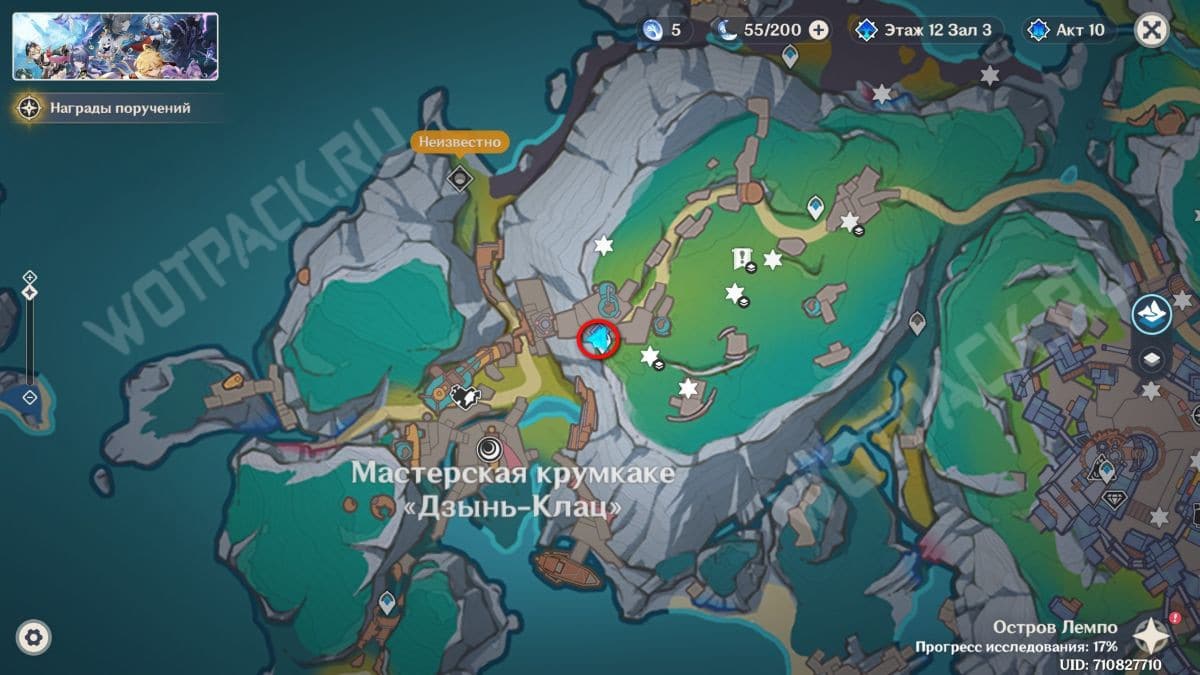Toggle the stacked layers view button
Screen dimensions: 1200x675
[x=1151, y=359]
